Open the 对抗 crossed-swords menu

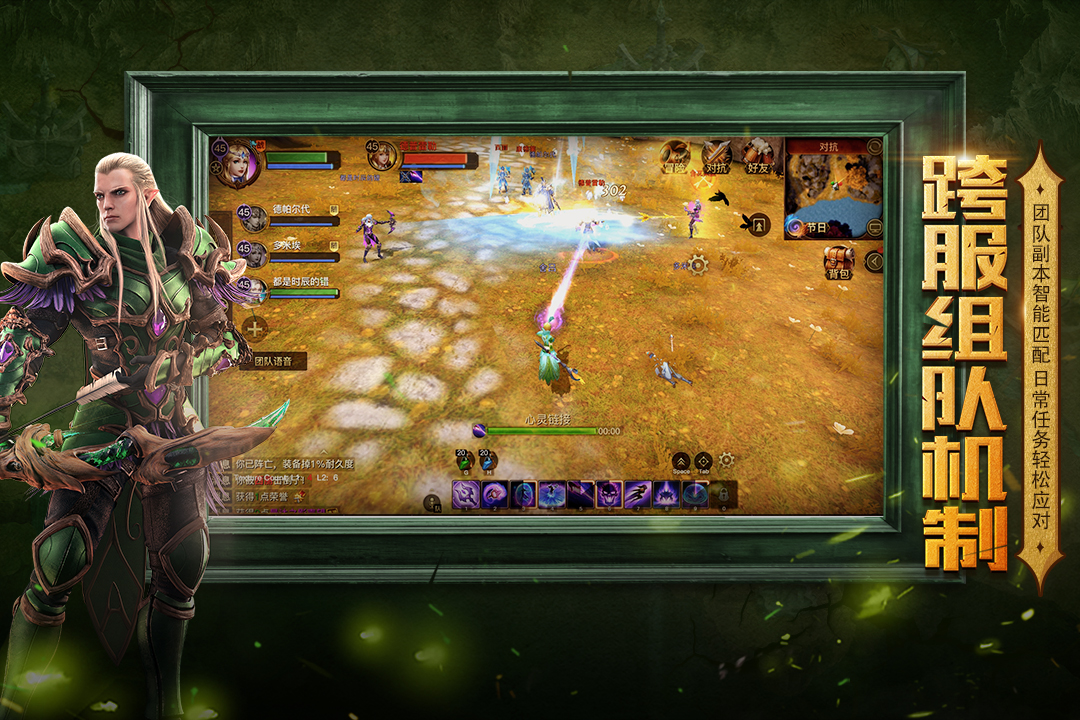point(716,155)
